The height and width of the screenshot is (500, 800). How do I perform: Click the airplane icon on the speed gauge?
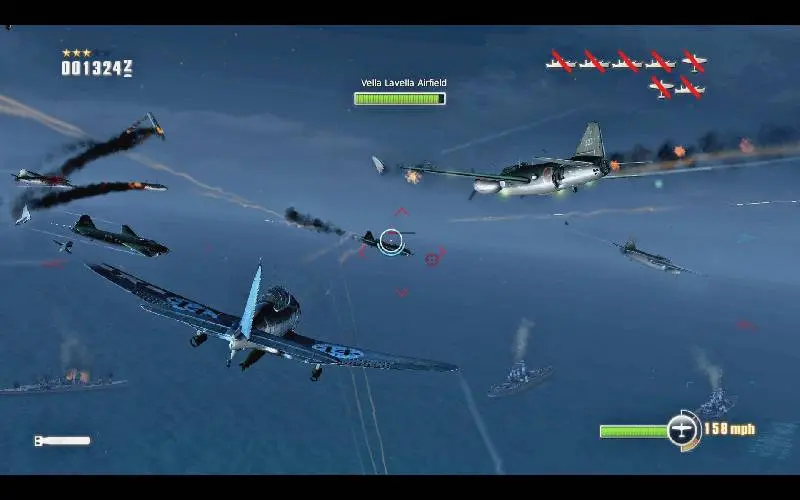pyautogui.click(x=683, y=429)
